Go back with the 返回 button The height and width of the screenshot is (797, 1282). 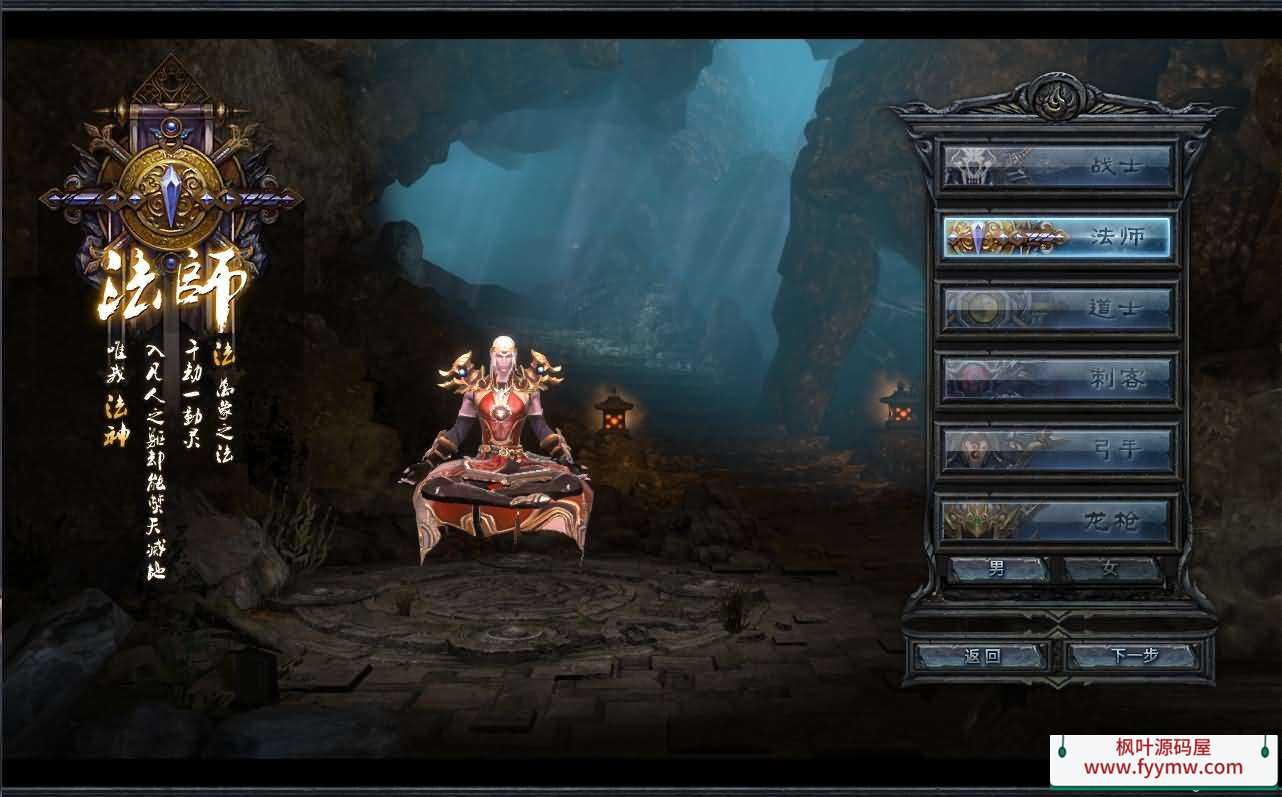pos(981,656)
